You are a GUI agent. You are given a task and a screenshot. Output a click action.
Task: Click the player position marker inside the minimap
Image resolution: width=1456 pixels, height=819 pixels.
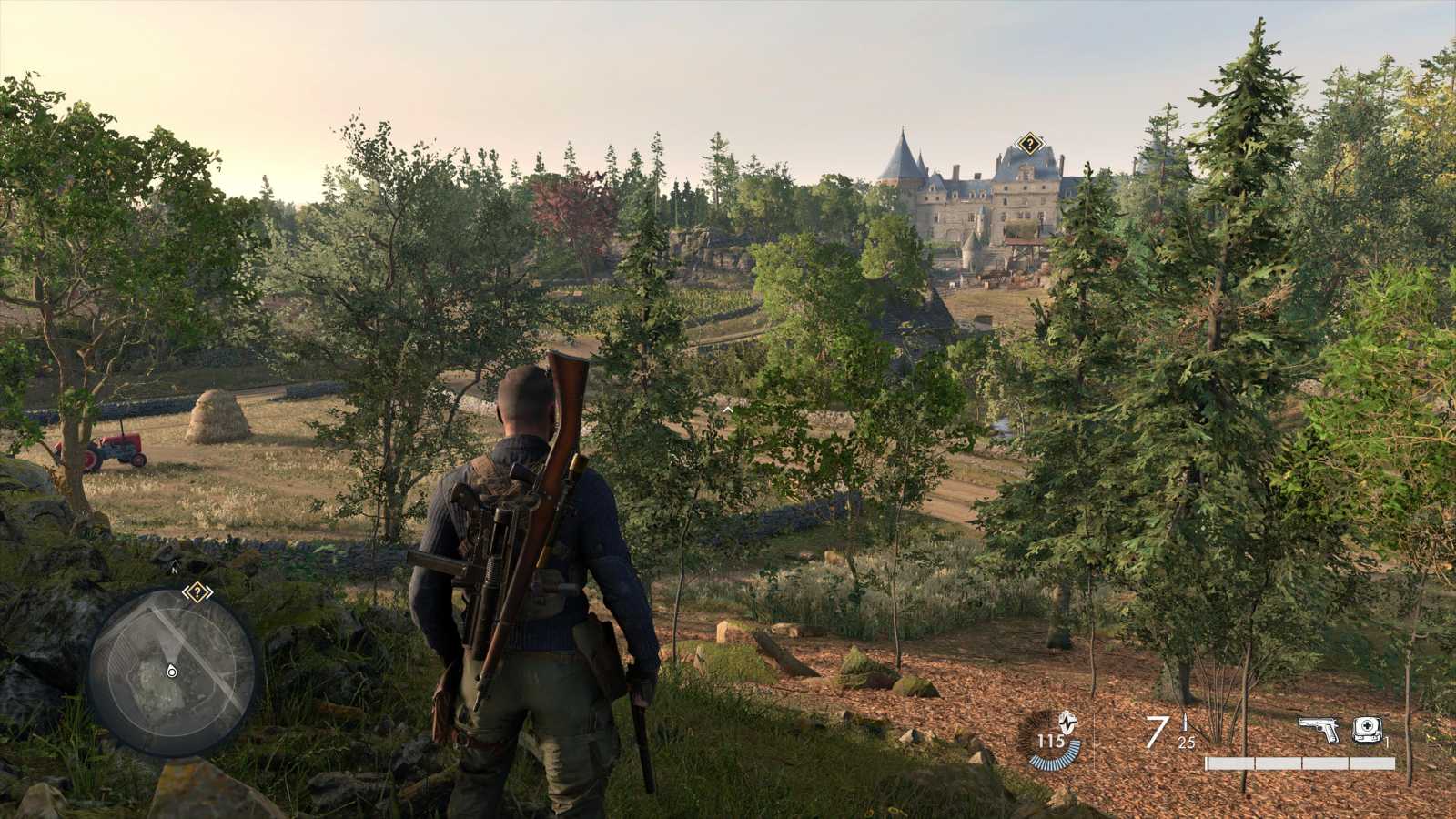tap(171, 672)
